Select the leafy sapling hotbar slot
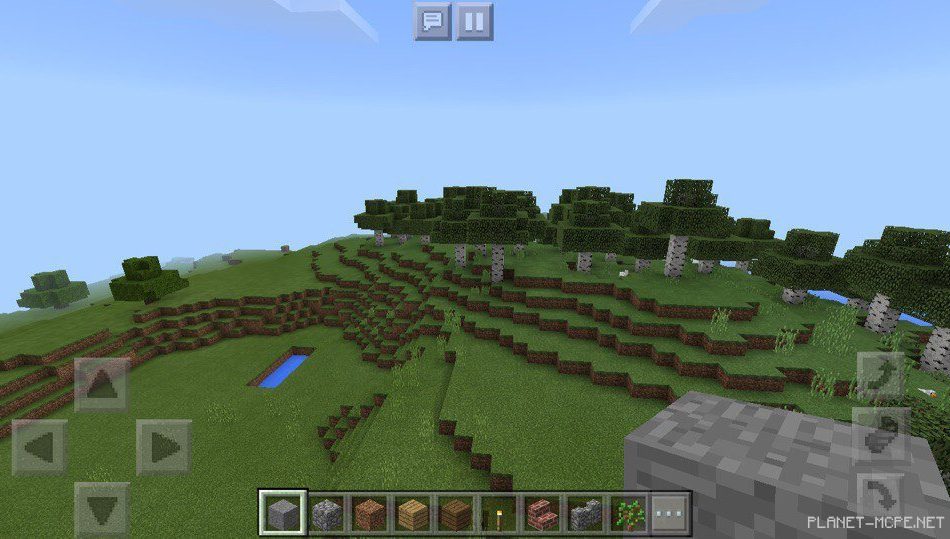The width and height of the screenshot is (950, 539). [x=628, y=514]
